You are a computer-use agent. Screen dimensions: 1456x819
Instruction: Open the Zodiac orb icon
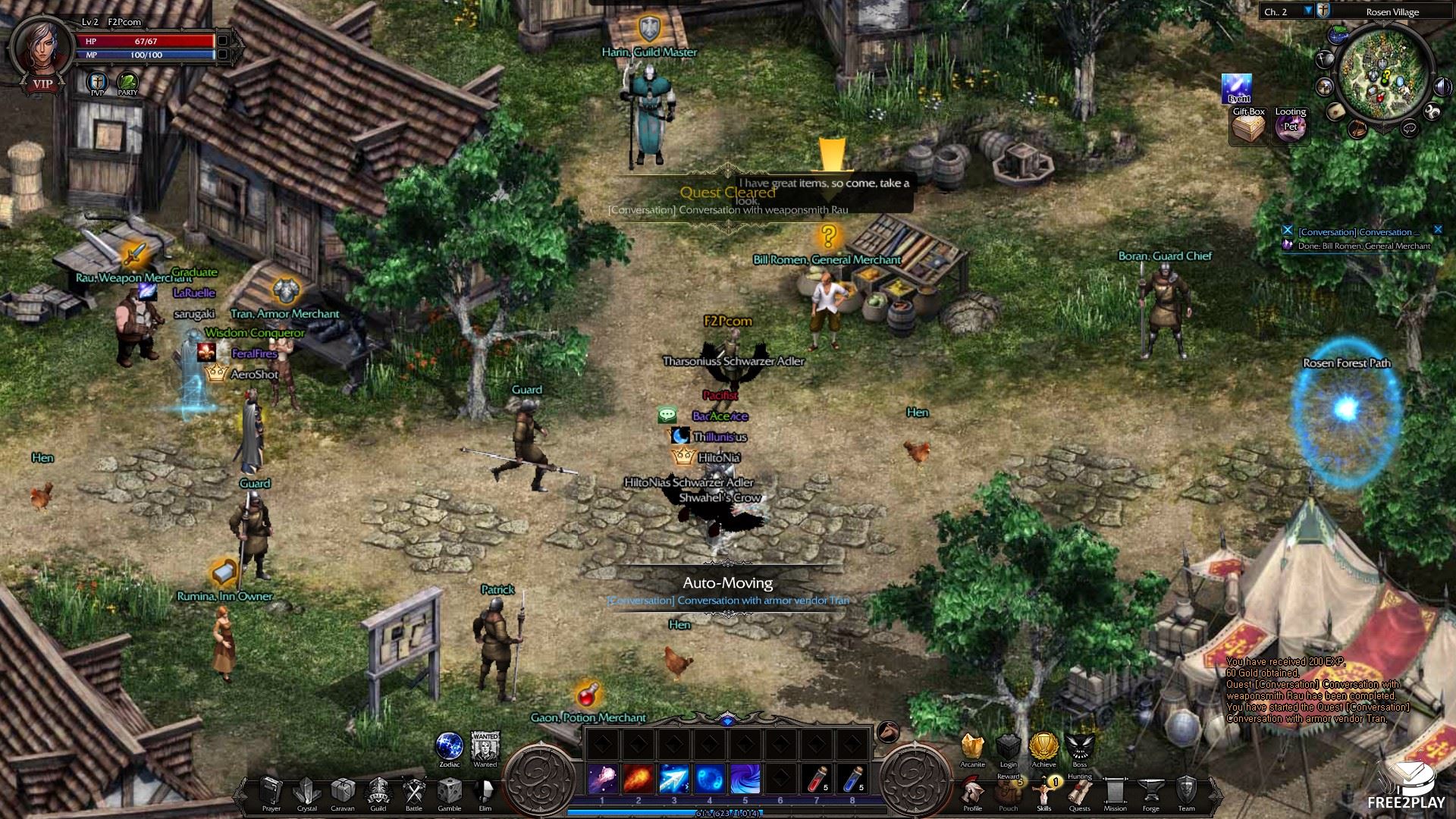coord(450,746)
